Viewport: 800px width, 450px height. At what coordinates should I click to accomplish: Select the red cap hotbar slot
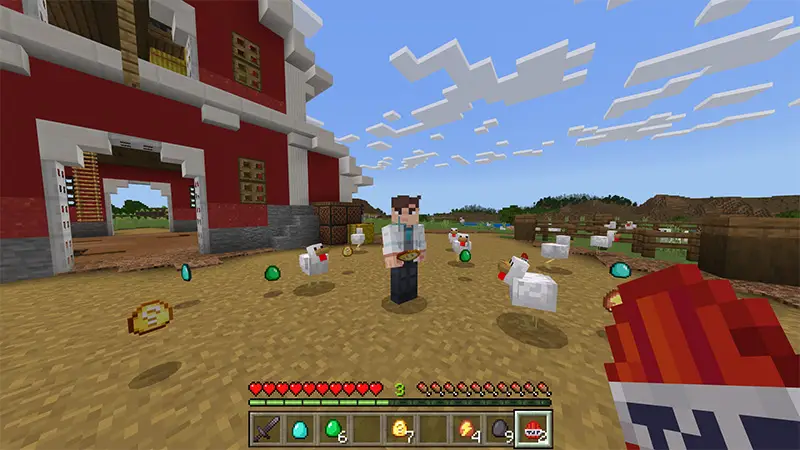(532, 430)
